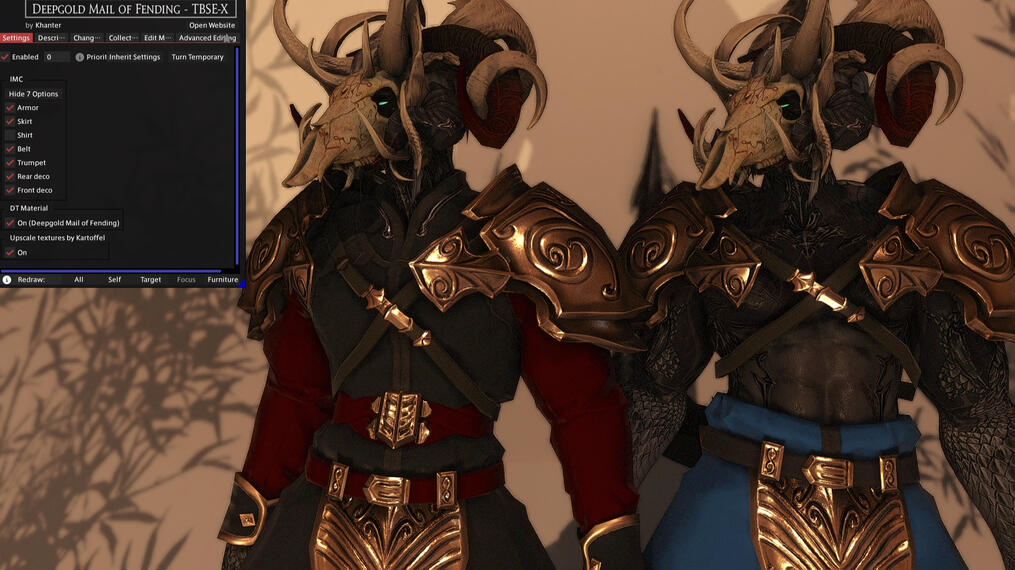Redraw the Target actor
This screenshot has height=570, width=1015.
point(150,280)
